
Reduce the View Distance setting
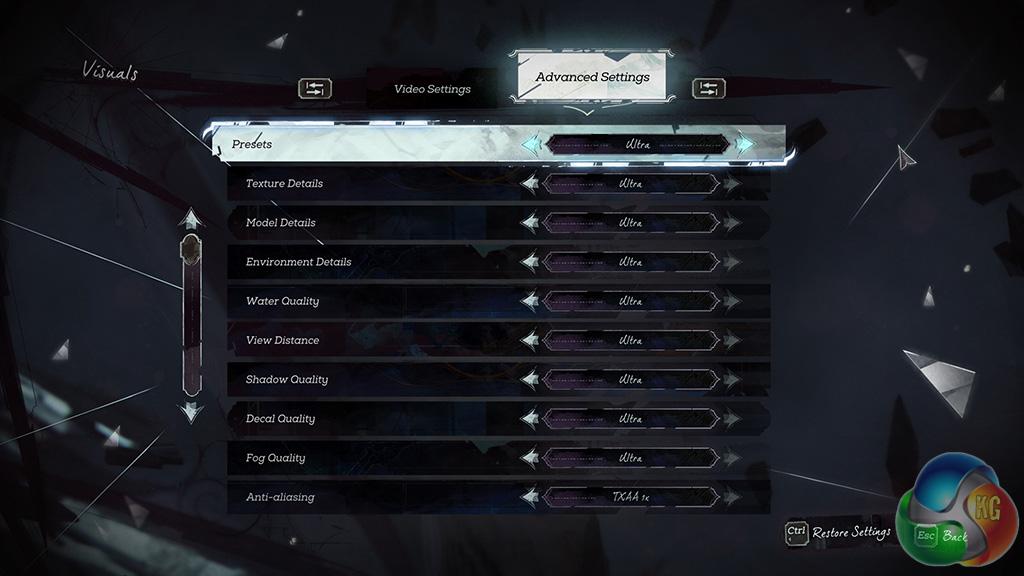pyautogui.click(x=530, y=340)
